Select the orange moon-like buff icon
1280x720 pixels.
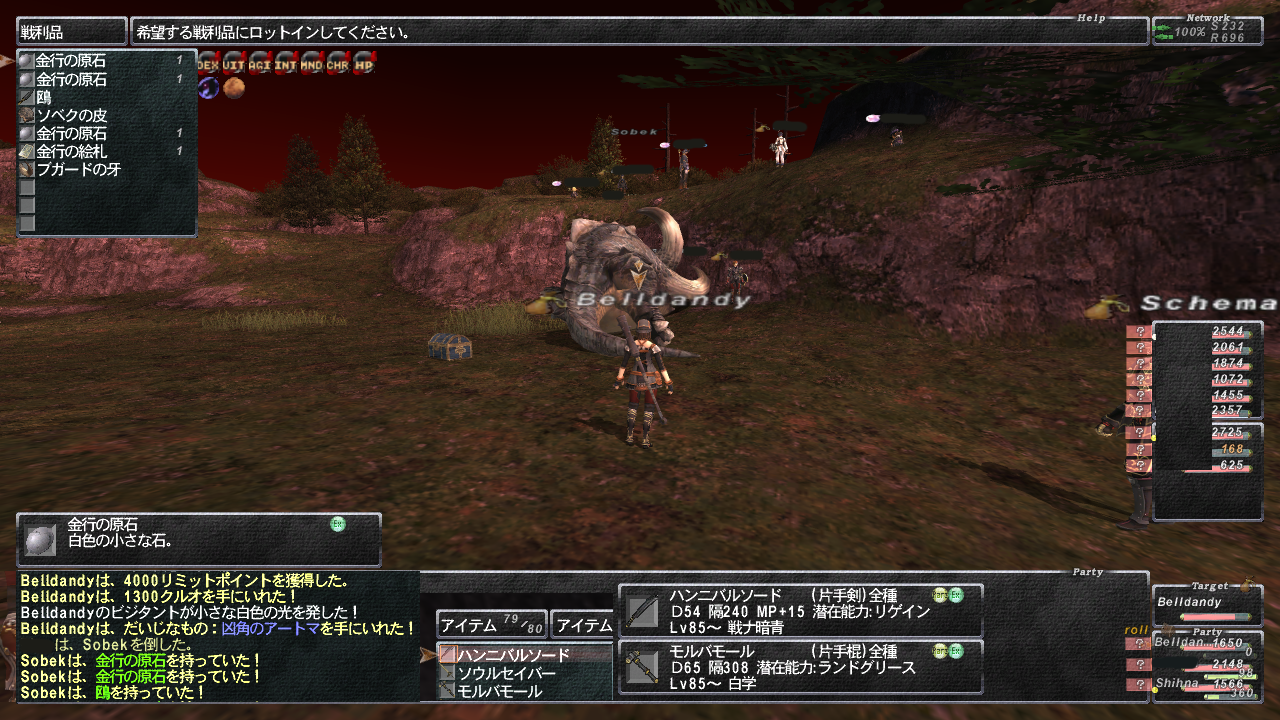point(234,88)
